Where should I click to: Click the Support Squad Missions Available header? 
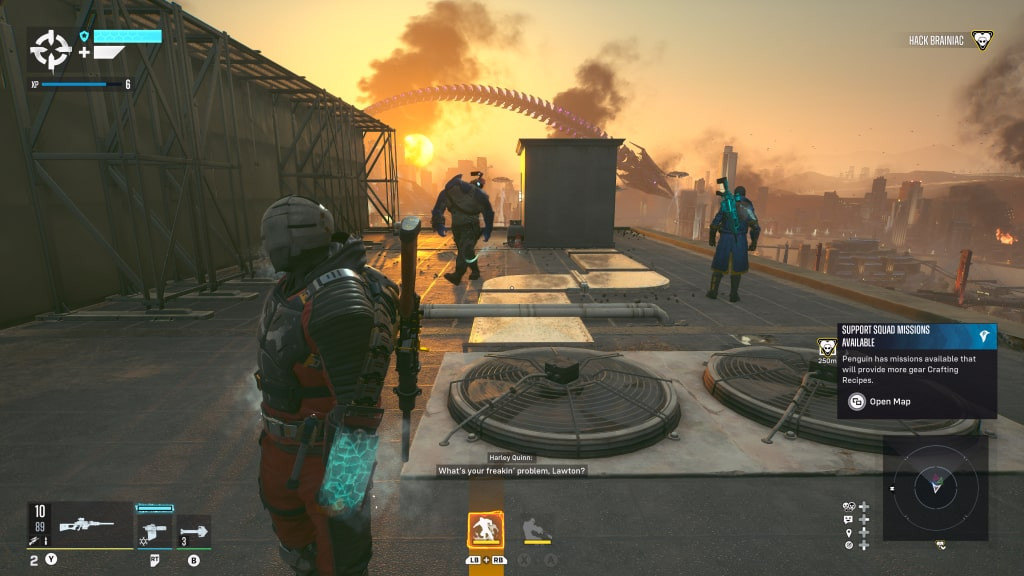(916, 335)
